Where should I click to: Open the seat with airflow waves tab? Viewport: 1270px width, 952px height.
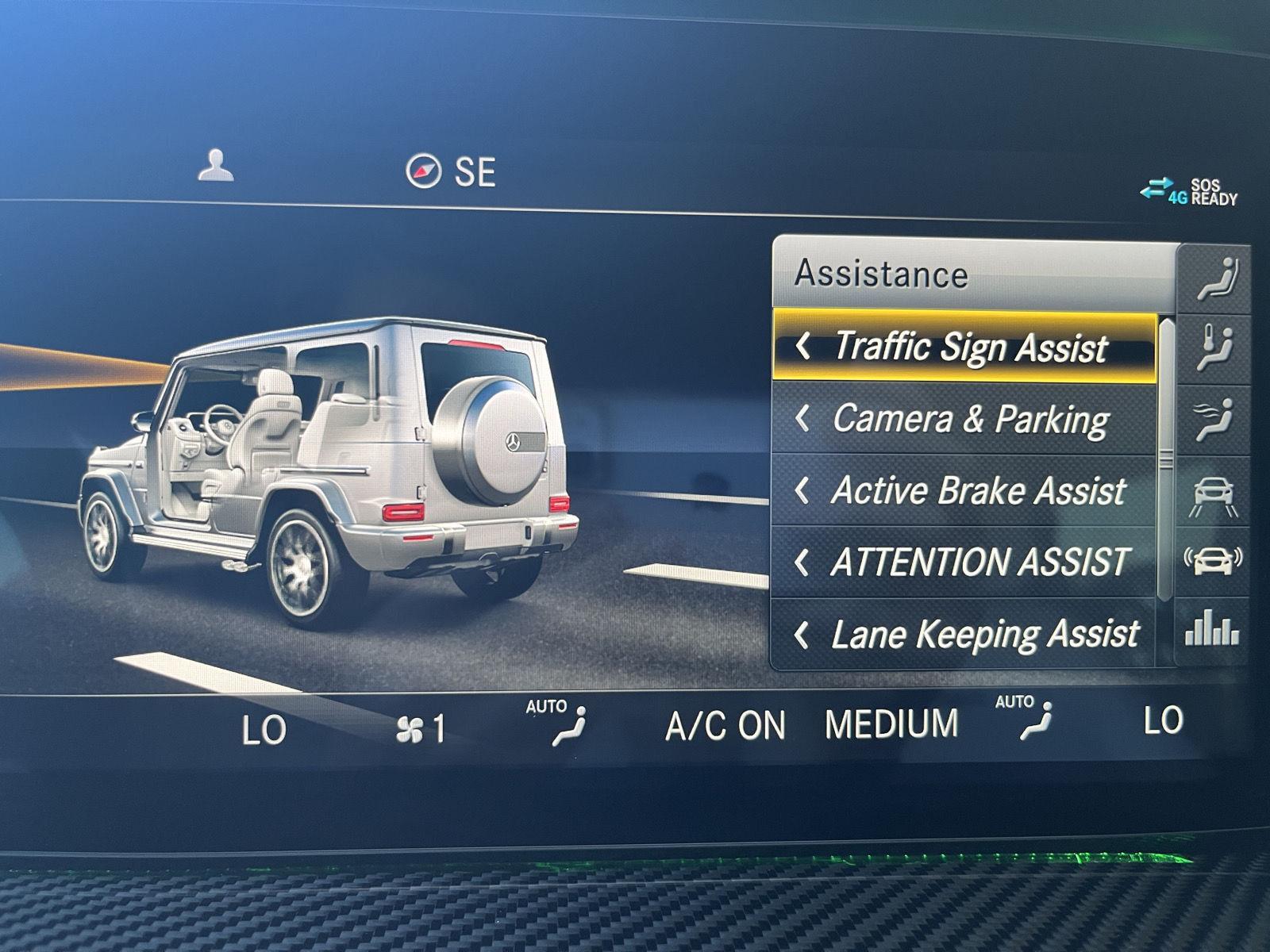1217,419
